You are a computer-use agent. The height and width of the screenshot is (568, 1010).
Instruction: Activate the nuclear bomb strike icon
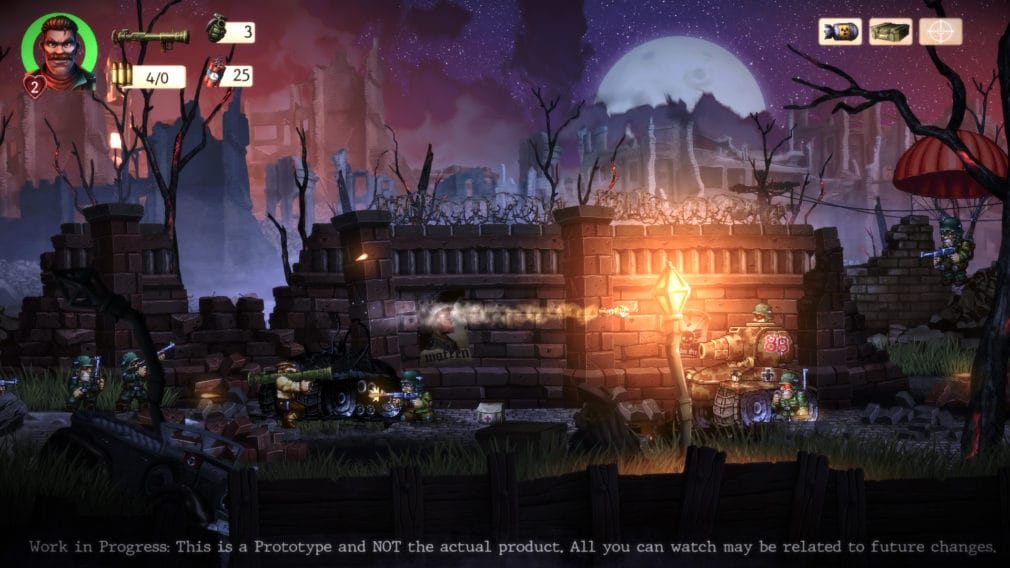tap(840, 32)
